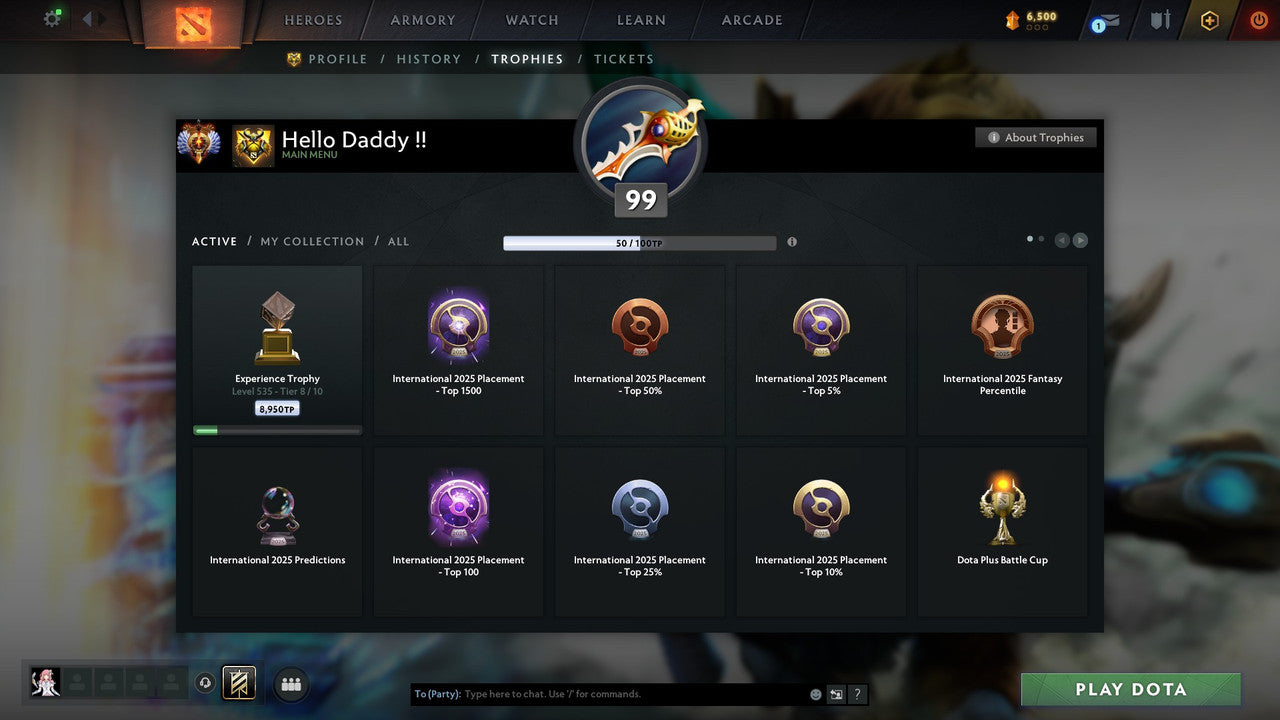This screenshot has width=1280, height=720.
Task: Toggle the chat screenshot sharing button
Action: (x=836, y=694)
